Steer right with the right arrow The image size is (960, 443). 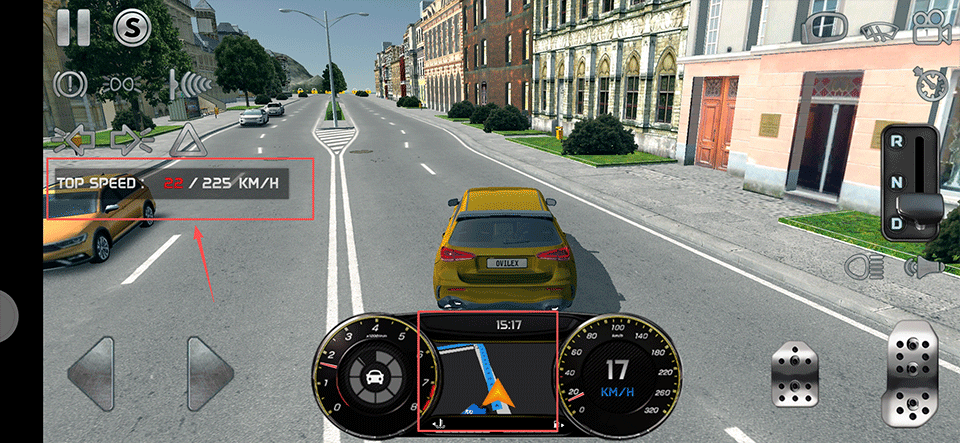click(x=210, y=375)
